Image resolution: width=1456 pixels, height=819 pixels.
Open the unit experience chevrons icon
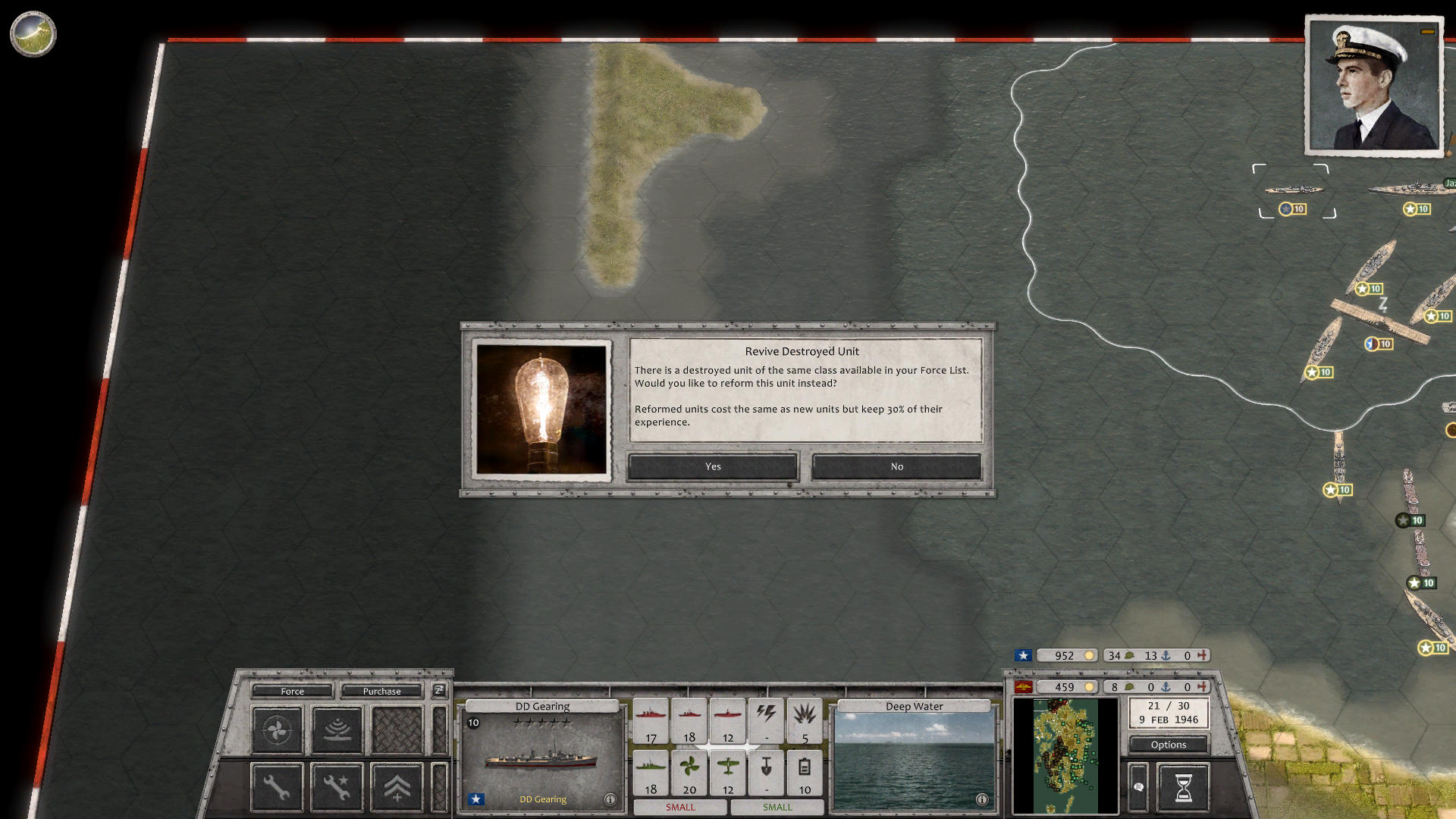396,786
